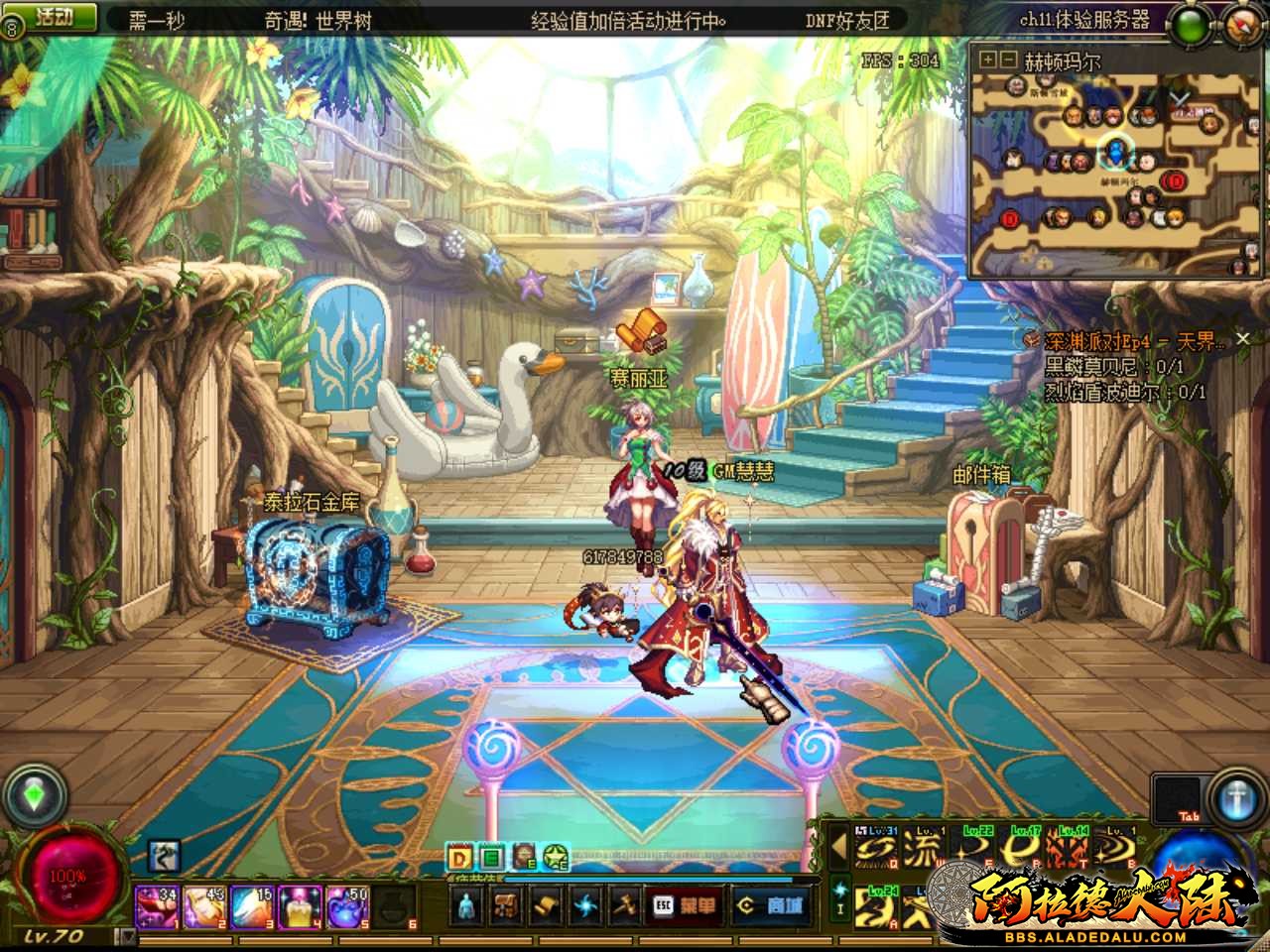1270x952 pixels.
Task: Open the compass icon button
Action: click(1244, 24)
